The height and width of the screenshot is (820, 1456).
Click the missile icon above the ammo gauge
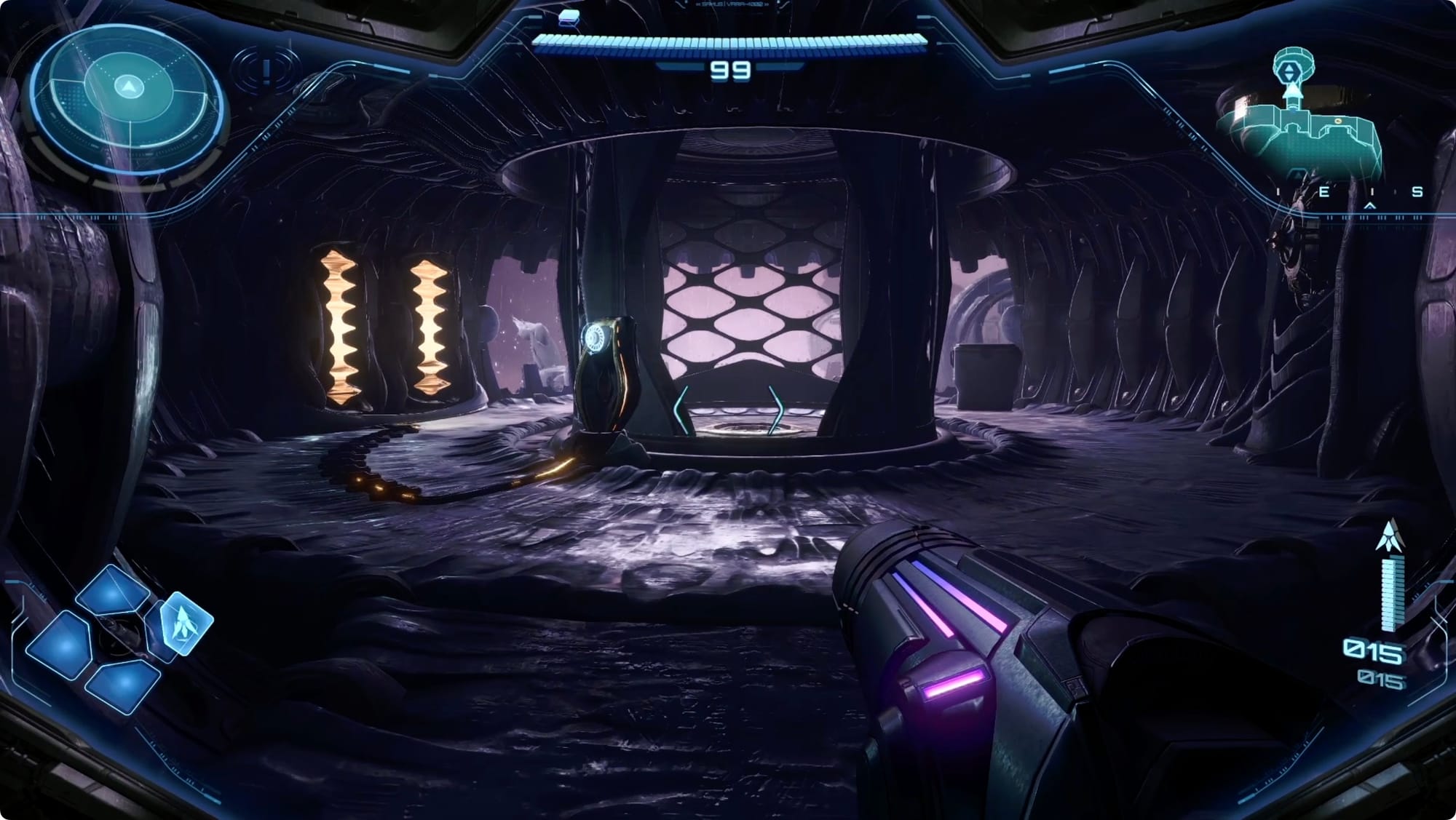[x=1390, y=537]
